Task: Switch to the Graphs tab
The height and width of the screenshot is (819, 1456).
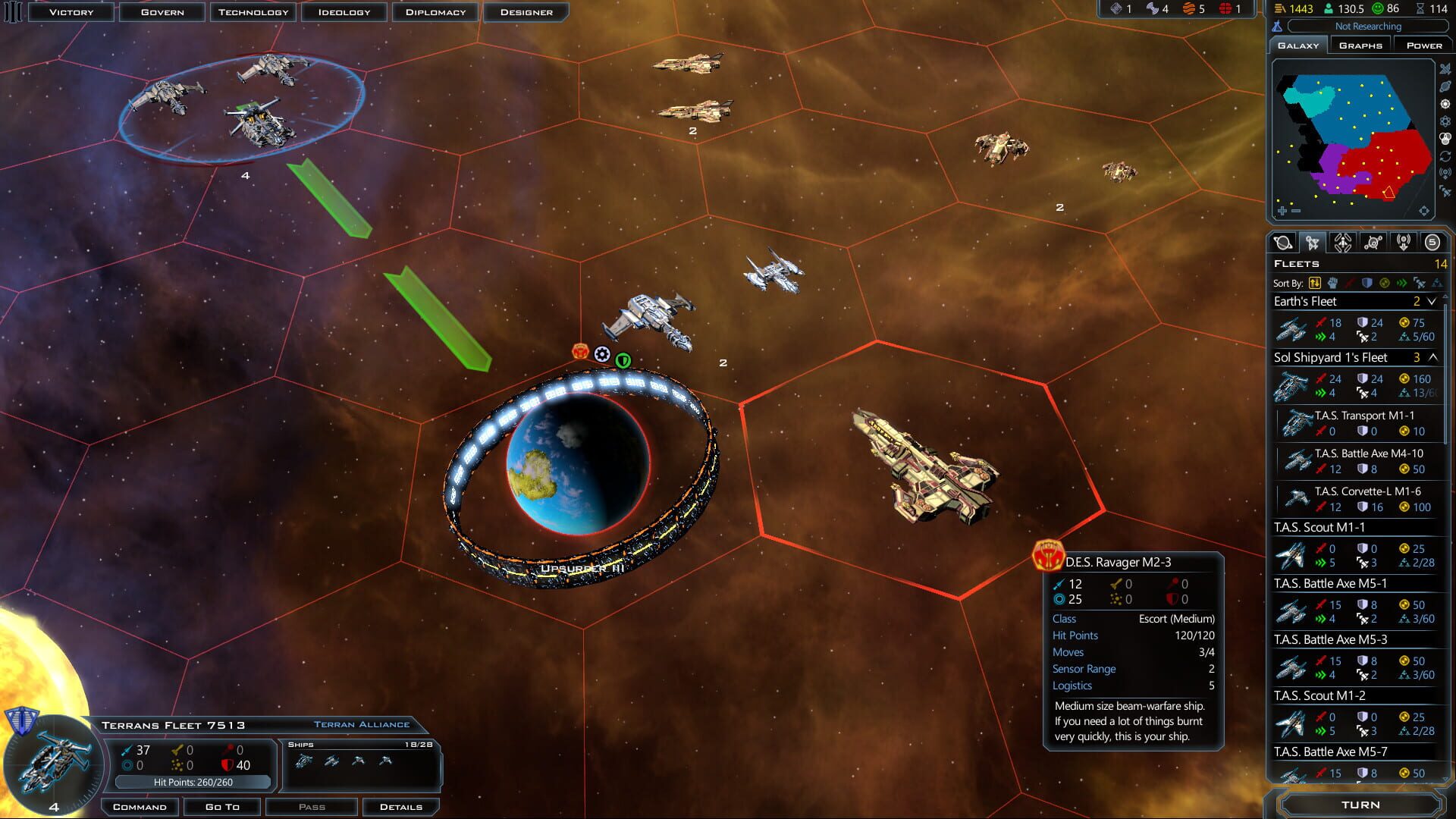Action: 1360,45
